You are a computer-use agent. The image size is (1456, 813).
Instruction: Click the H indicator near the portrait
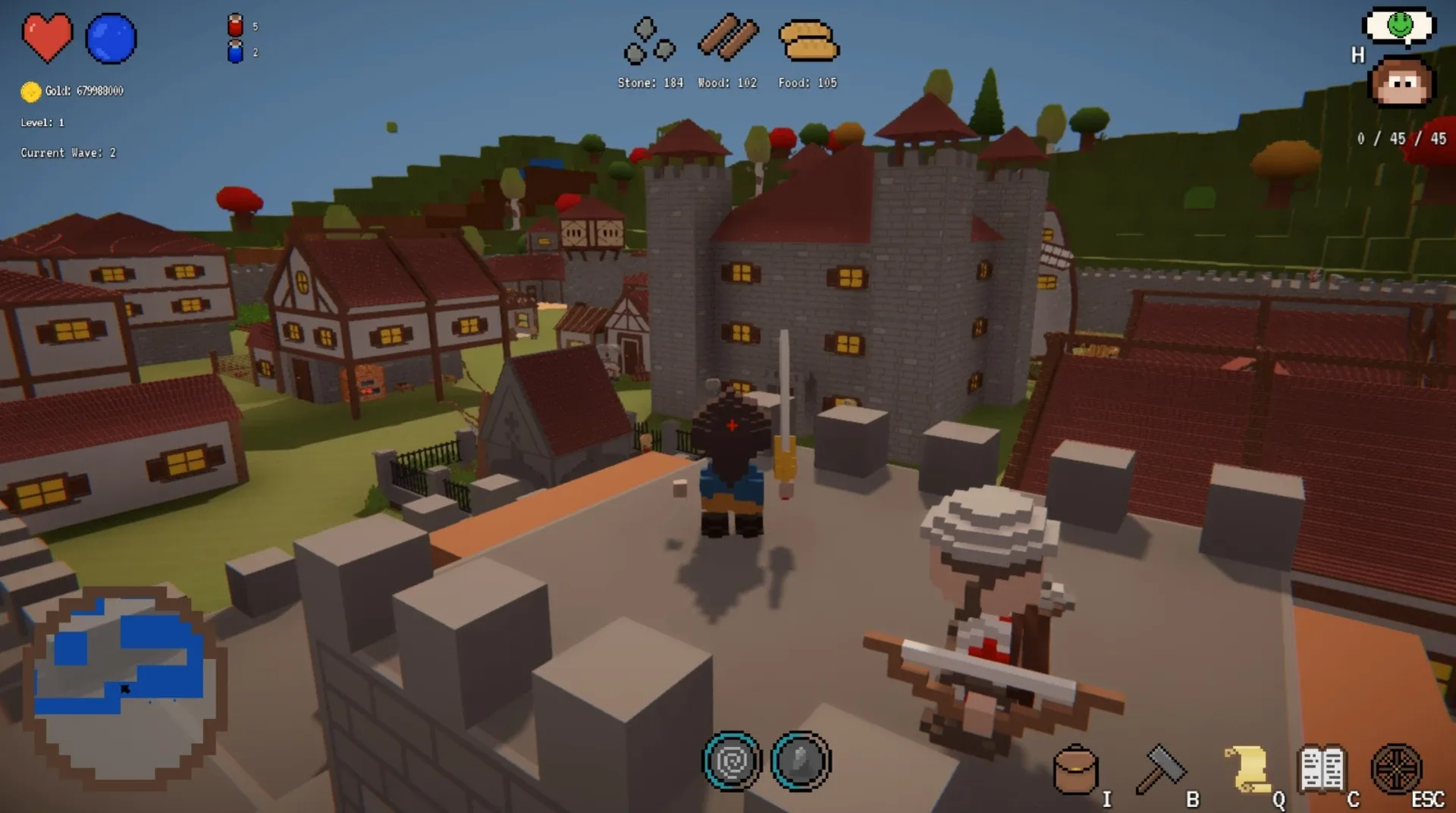click(1357, 55)
